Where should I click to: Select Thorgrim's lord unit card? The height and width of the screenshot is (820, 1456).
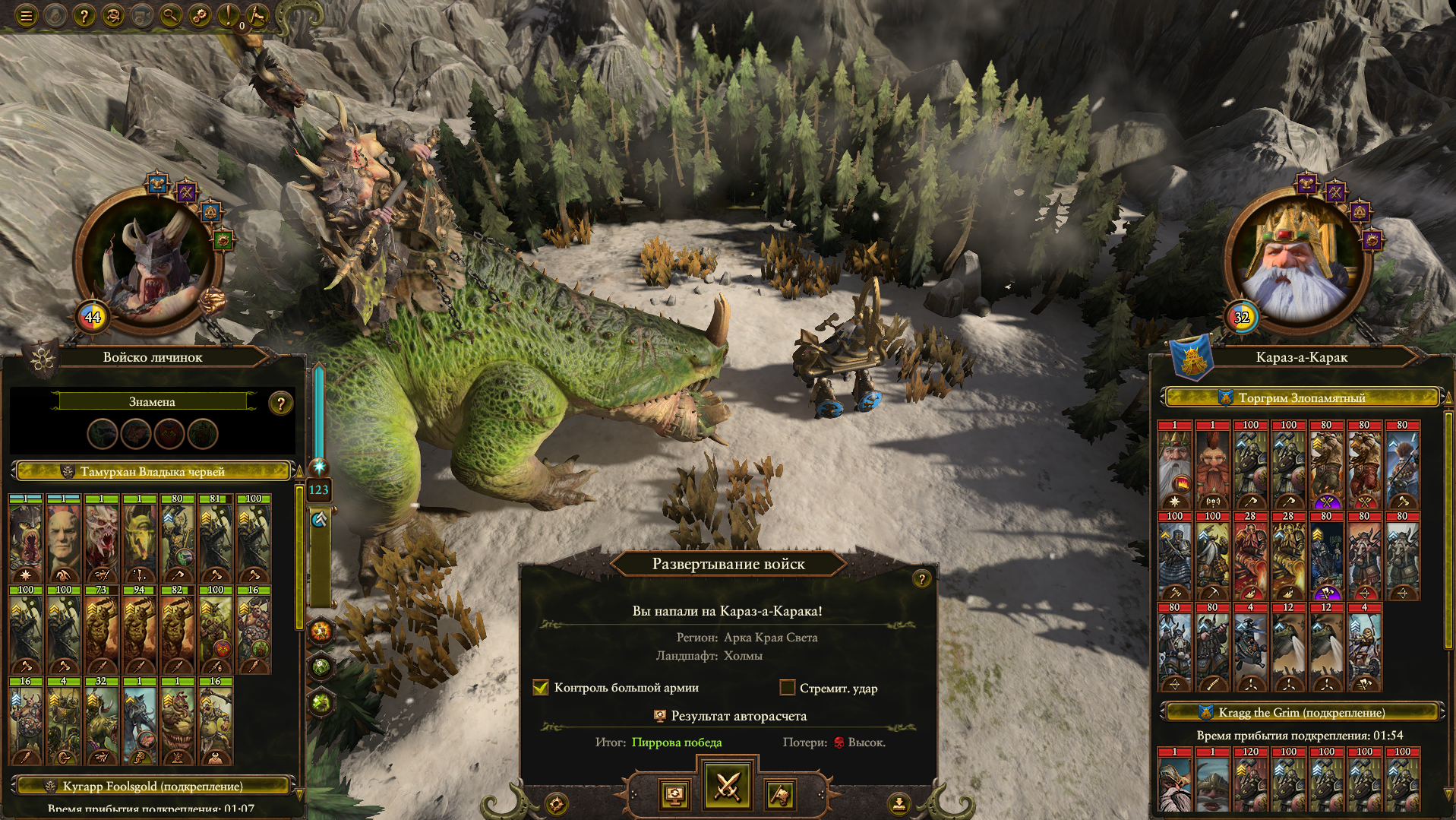(x=1174, y=464)
